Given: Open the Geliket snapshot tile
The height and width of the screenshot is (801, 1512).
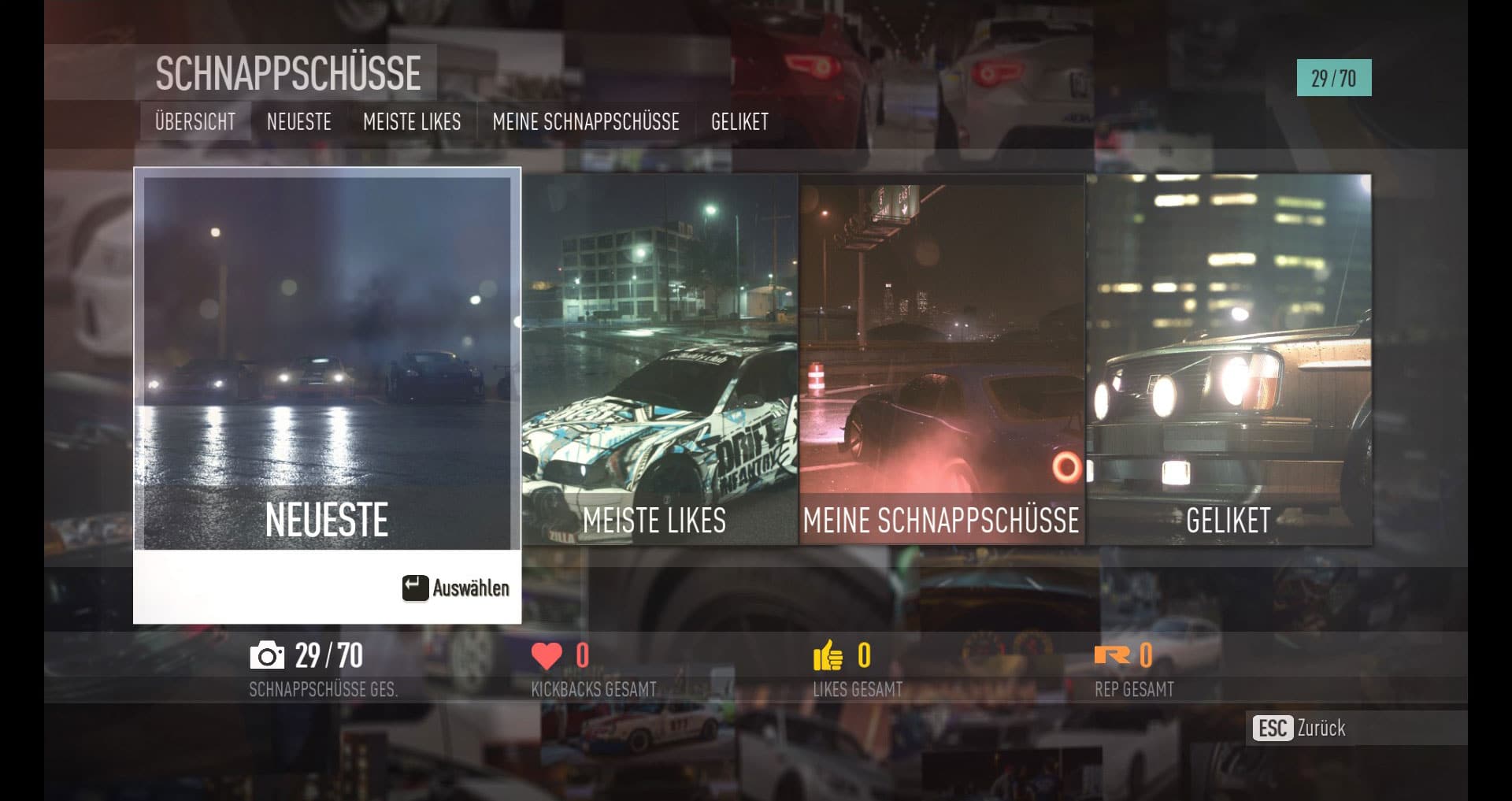Looking at the screenshot, I should pyautogui.click(x=1228, y=359).
